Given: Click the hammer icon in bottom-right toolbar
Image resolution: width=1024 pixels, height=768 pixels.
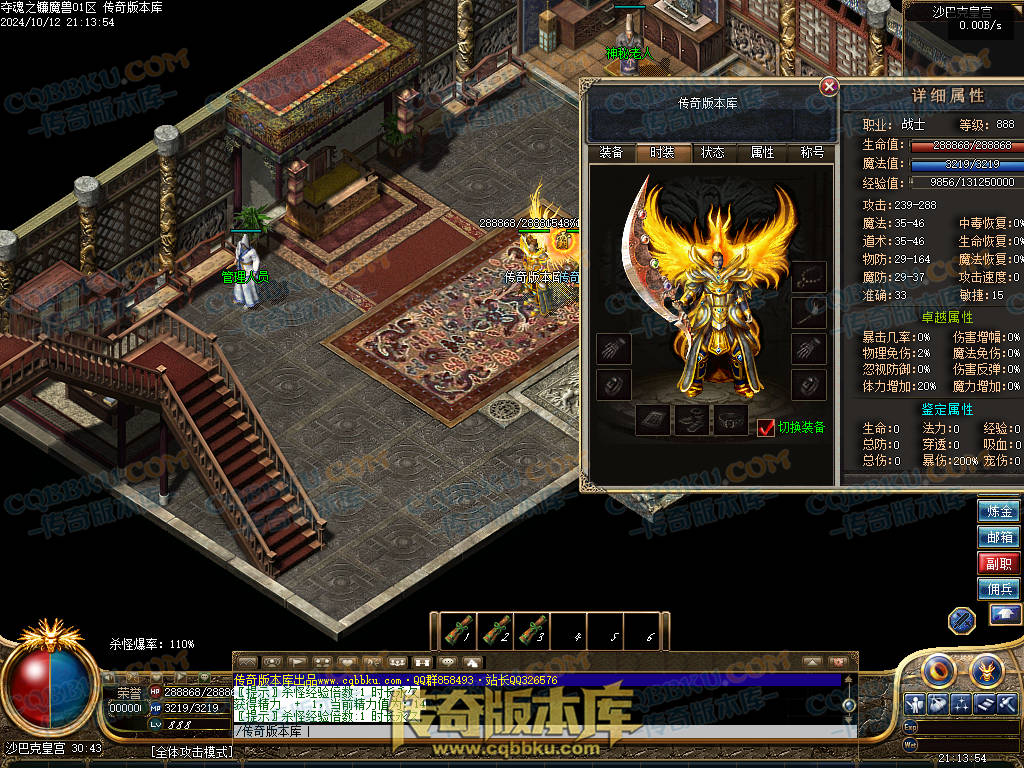Looking at the screenshot, I should pyautogui.click(x=1007, y=704).
